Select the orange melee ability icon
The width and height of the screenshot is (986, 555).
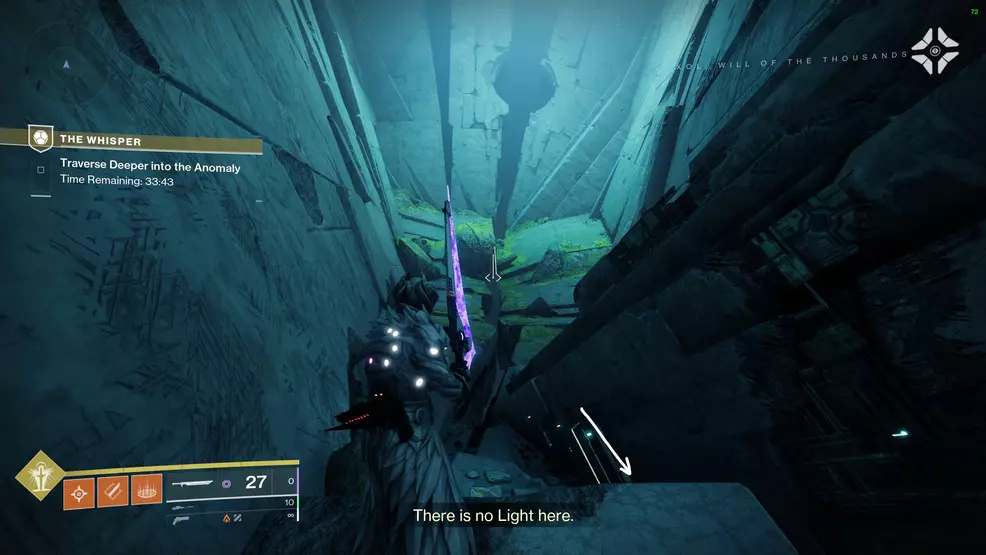pos(113,494)
